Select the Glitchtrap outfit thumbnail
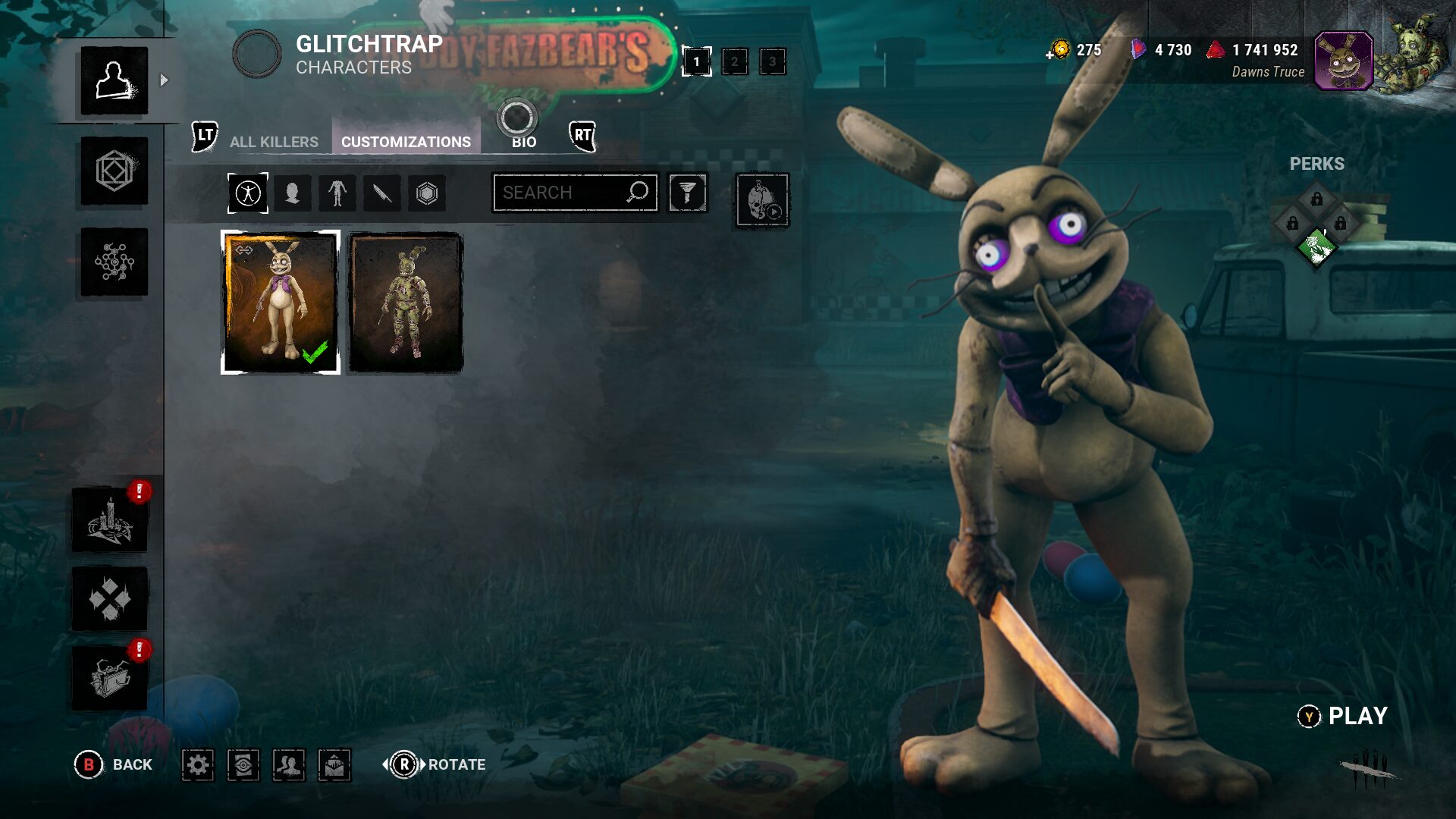Viewport: 1456px width, 819px height. coord(281,303)
